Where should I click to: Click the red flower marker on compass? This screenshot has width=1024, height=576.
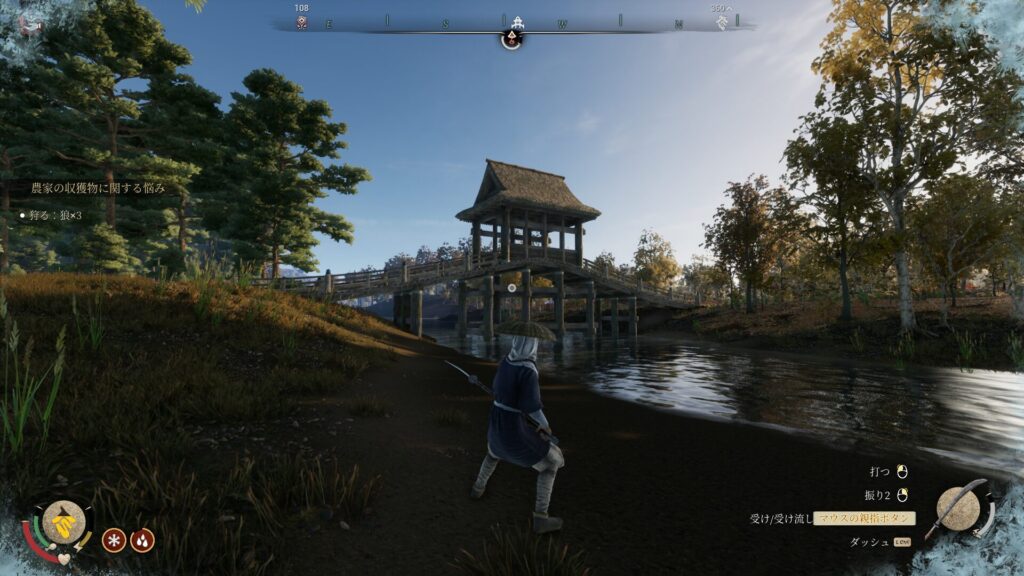click(x=301, y=22)
